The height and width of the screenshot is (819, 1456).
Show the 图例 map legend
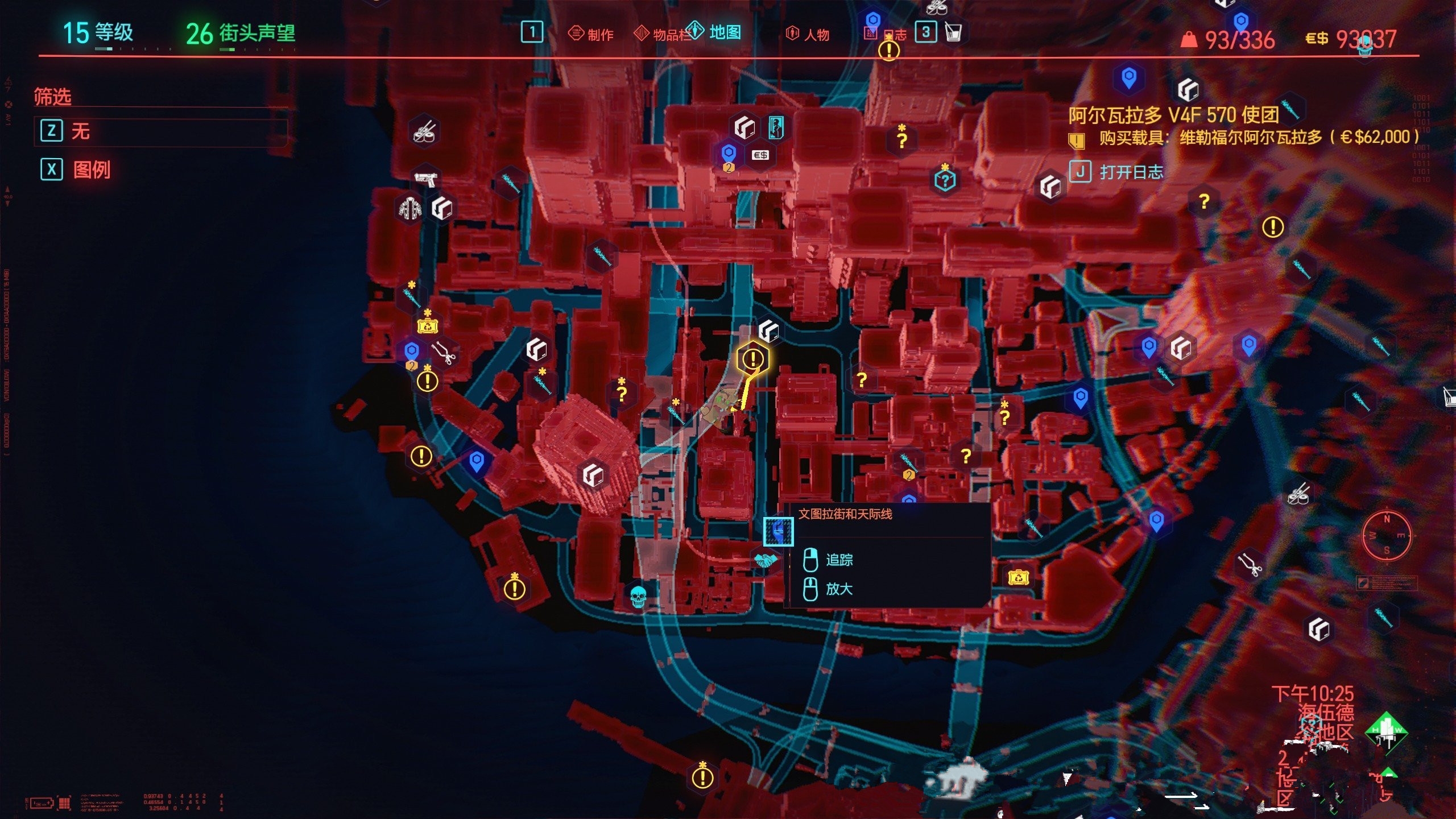[91, 169]
